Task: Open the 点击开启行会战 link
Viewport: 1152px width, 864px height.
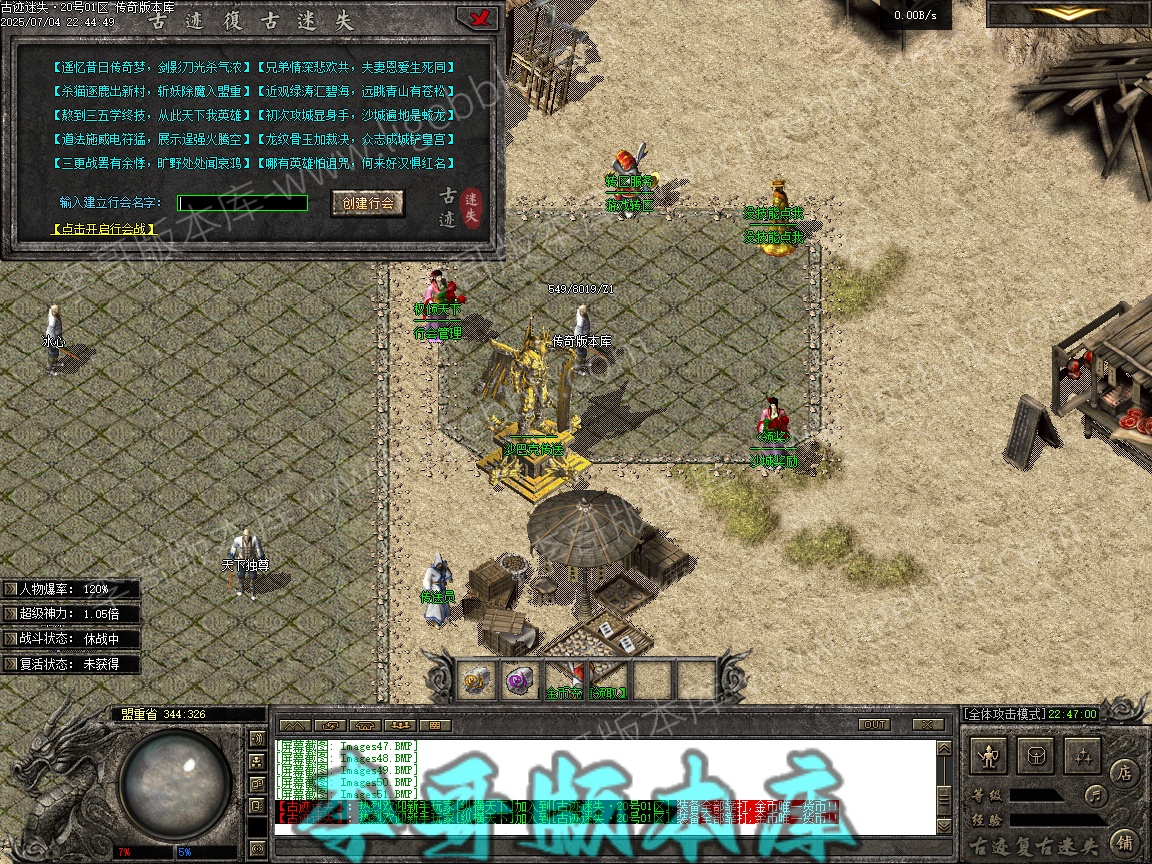Action: (x=105, y=229)
